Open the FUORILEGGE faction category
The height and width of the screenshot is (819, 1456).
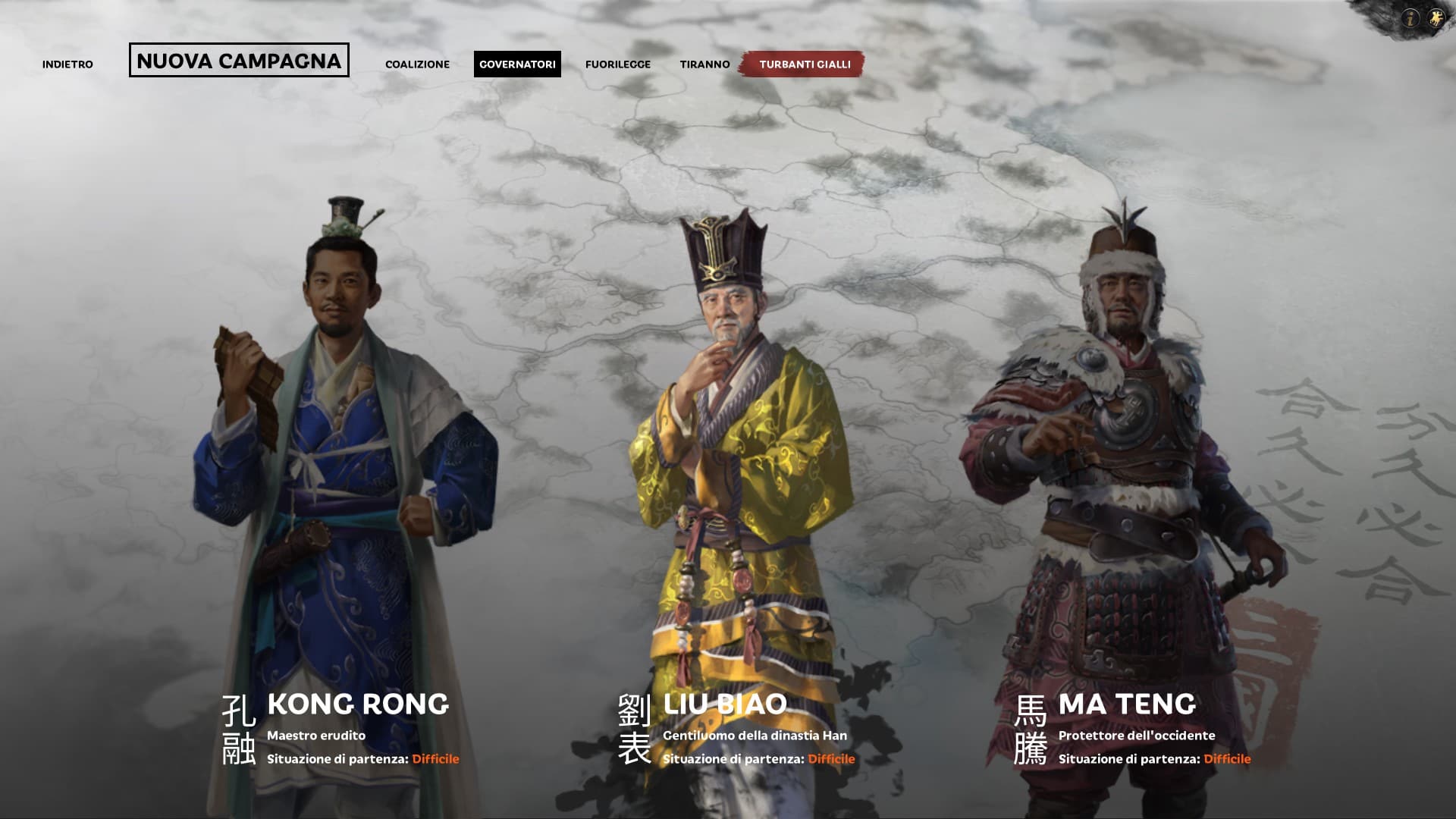coord(617,64)
